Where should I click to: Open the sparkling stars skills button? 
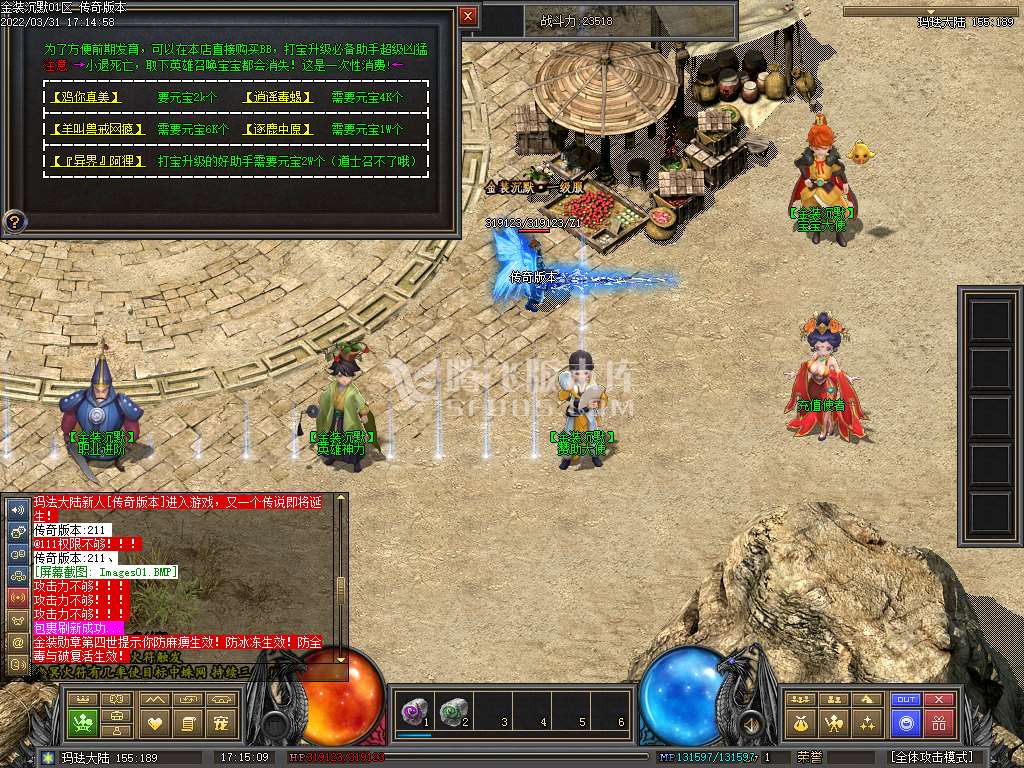click(x=868, y=723)
